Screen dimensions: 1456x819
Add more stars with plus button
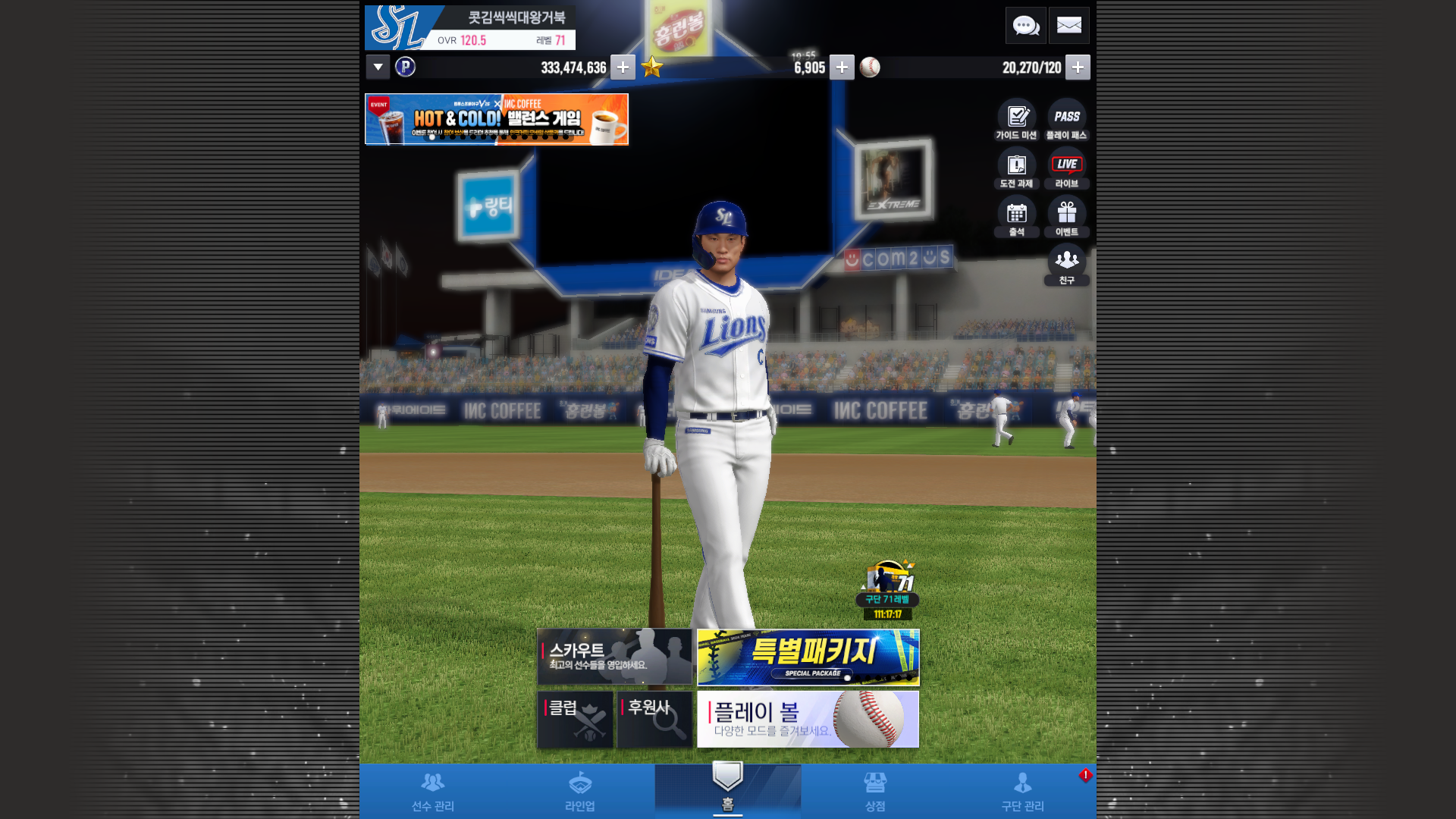point(842,67)
